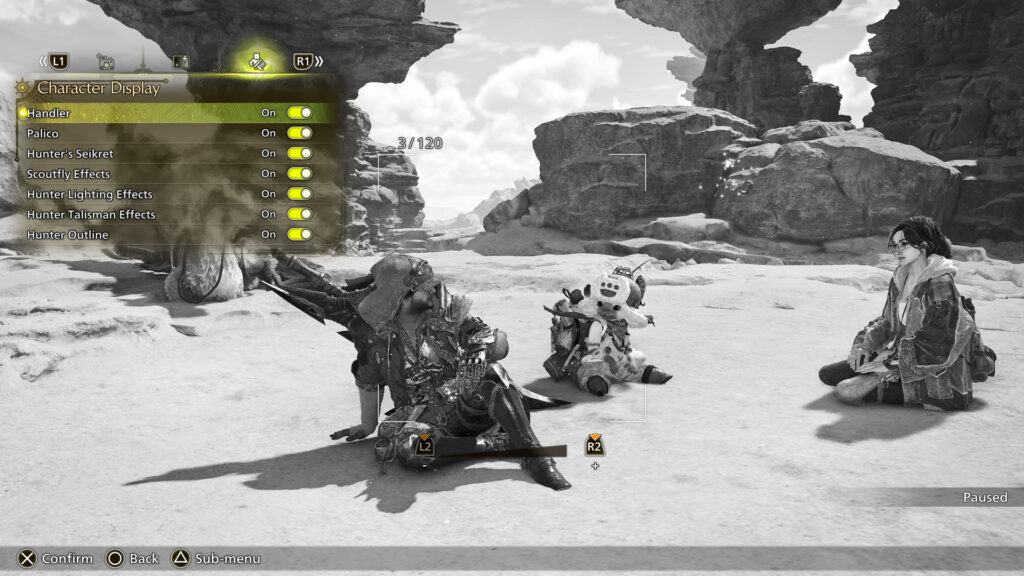This screenshot has height=576, width=1024.
Task: Turn off the Hunter Outline switch
Action: point(299,234)
